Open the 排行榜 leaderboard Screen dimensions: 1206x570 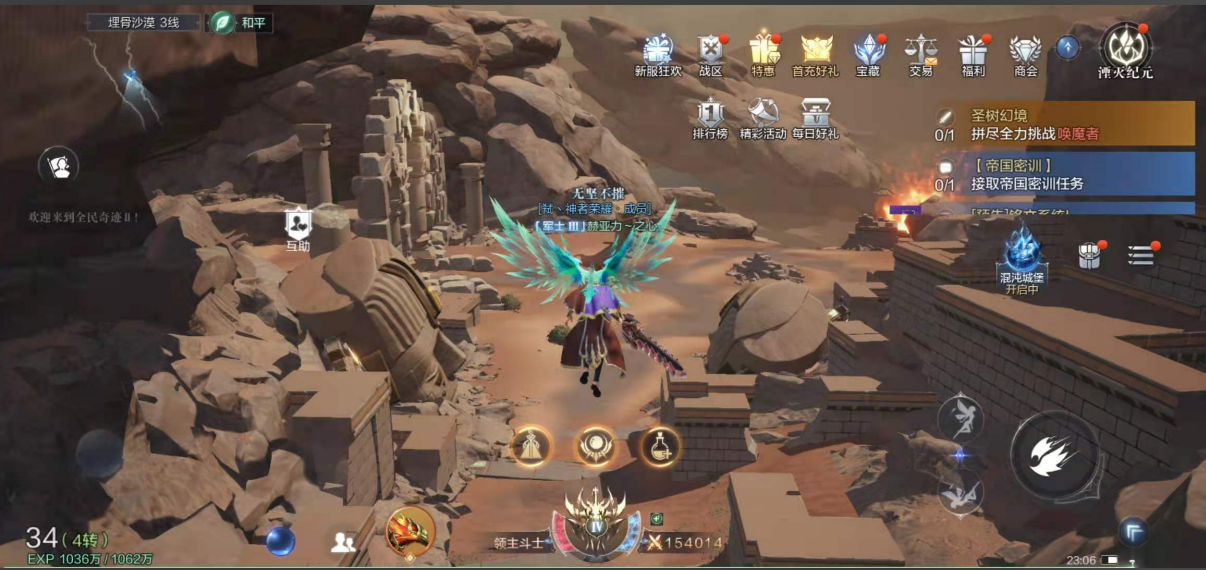coord(710,116)
